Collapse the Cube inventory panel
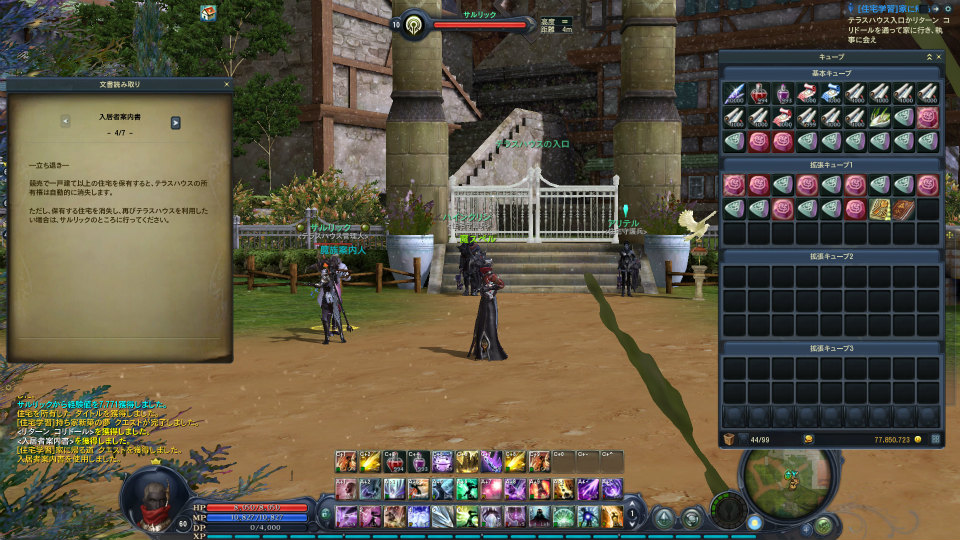 click(927, 57)
